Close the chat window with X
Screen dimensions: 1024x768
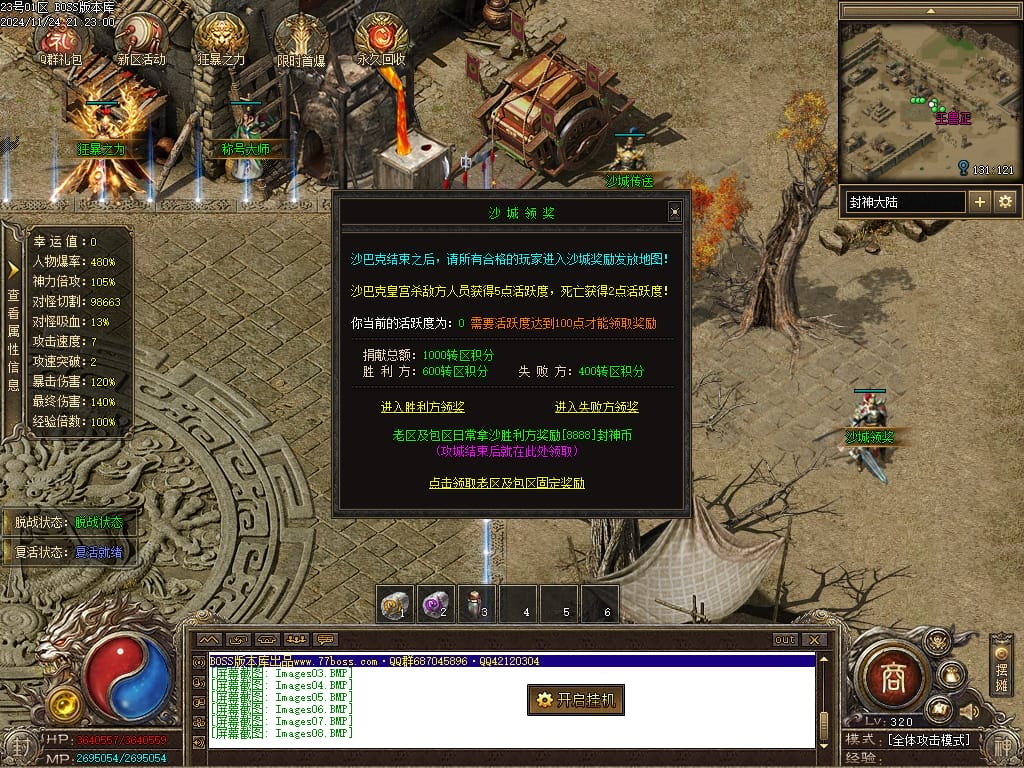coord(815,640)
